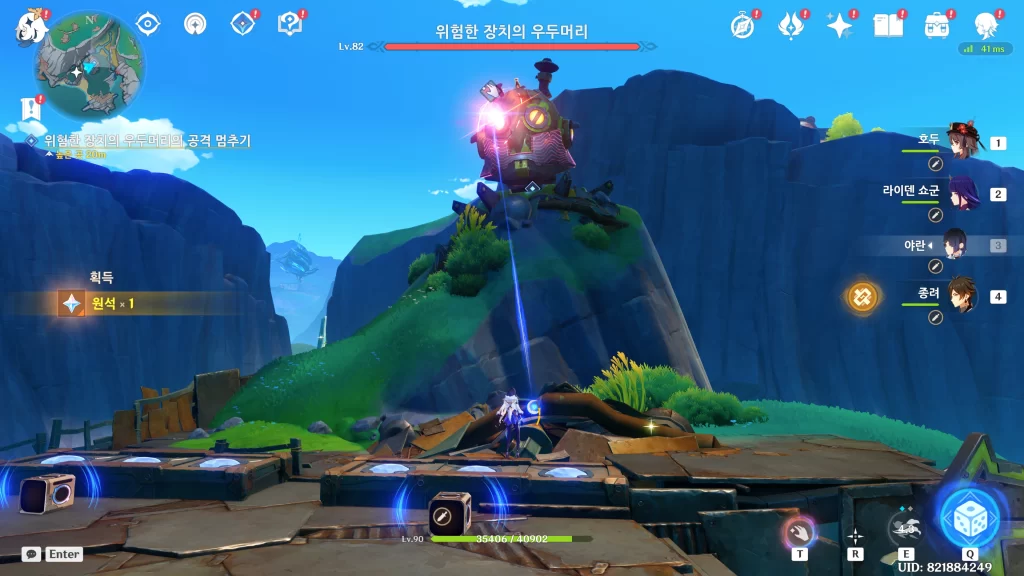
Task: Use the gadget icon above T
Action: point(799,530)
